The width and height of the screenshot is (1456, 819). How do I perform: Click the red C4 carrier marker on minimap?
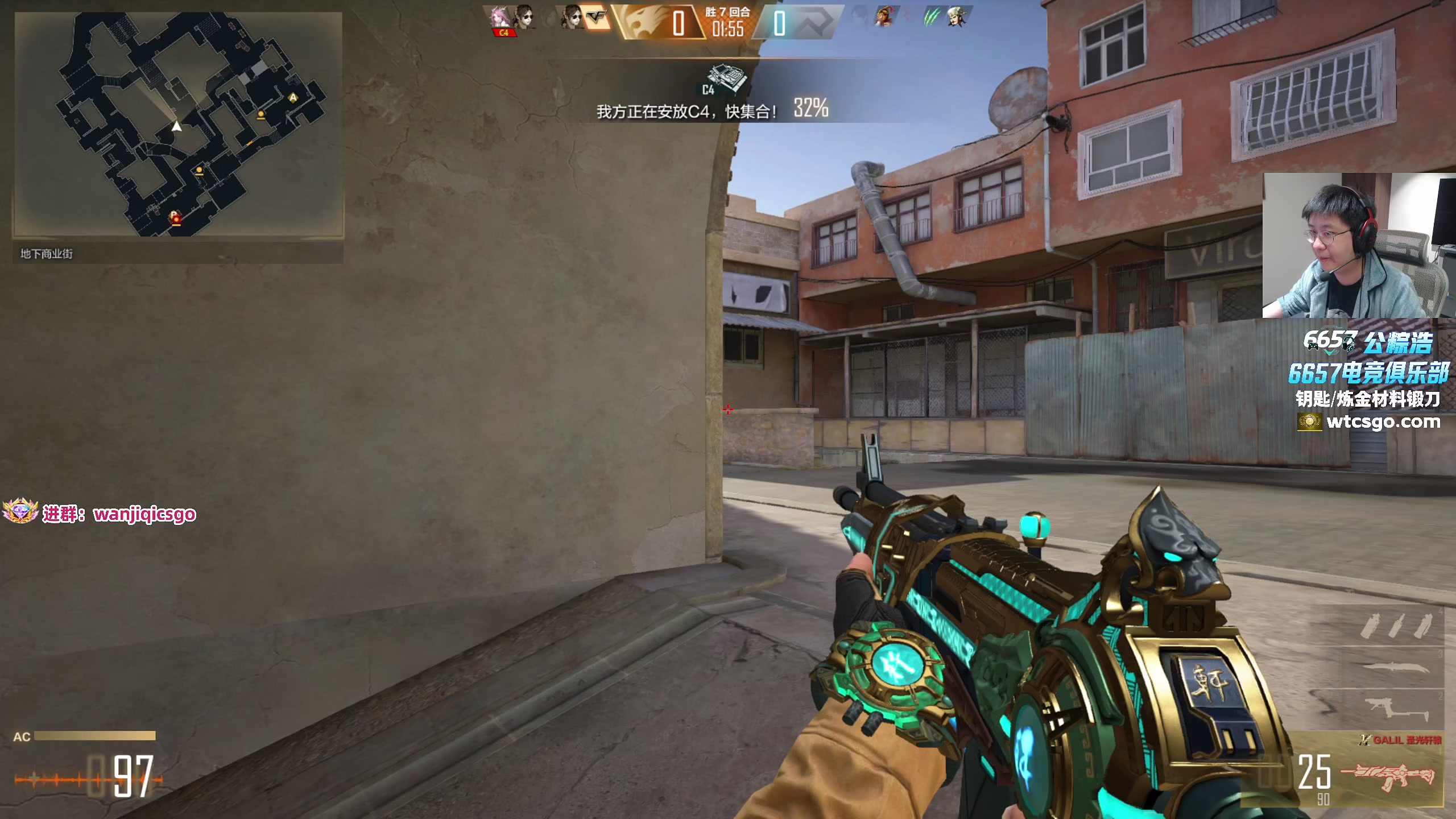click(176, 218)
